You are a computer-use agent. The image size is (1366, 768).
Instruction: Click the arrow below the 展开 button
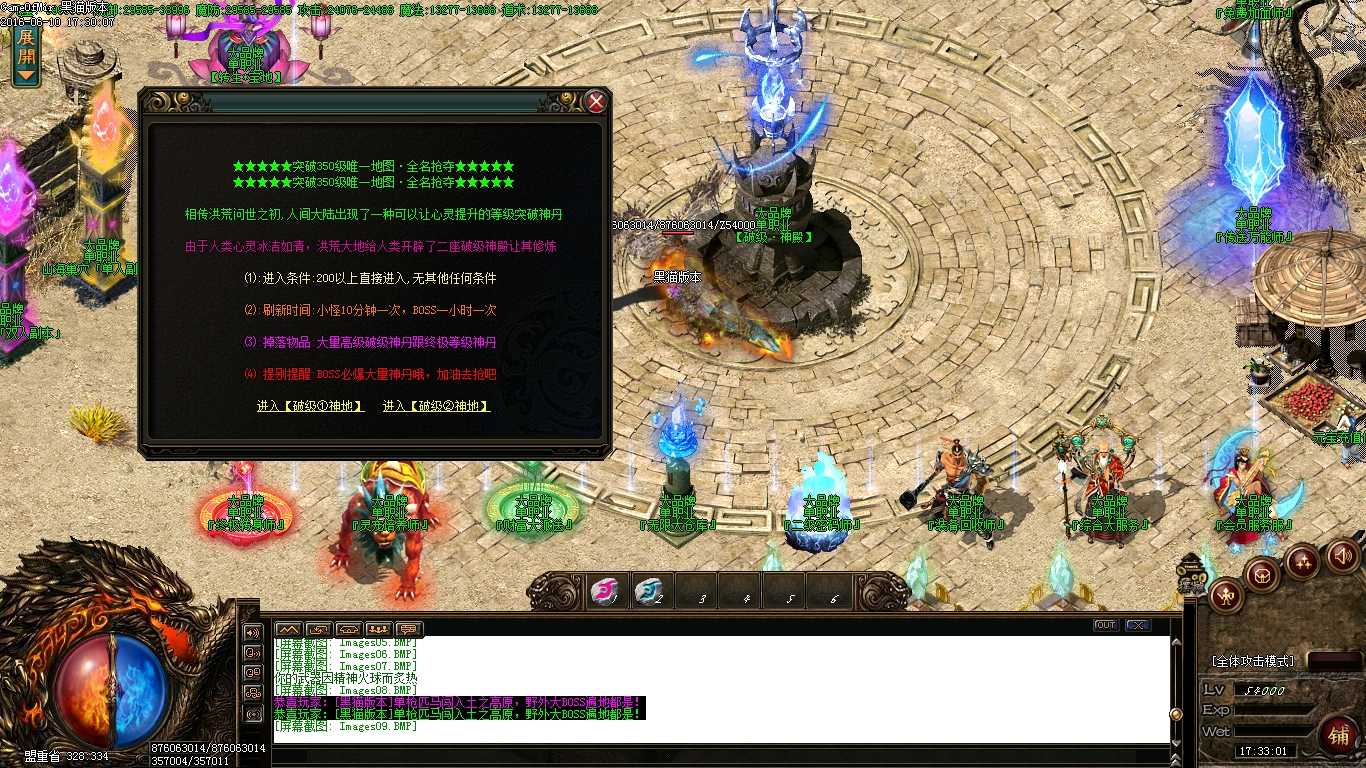pyautogui.click(x=26, y=73)
